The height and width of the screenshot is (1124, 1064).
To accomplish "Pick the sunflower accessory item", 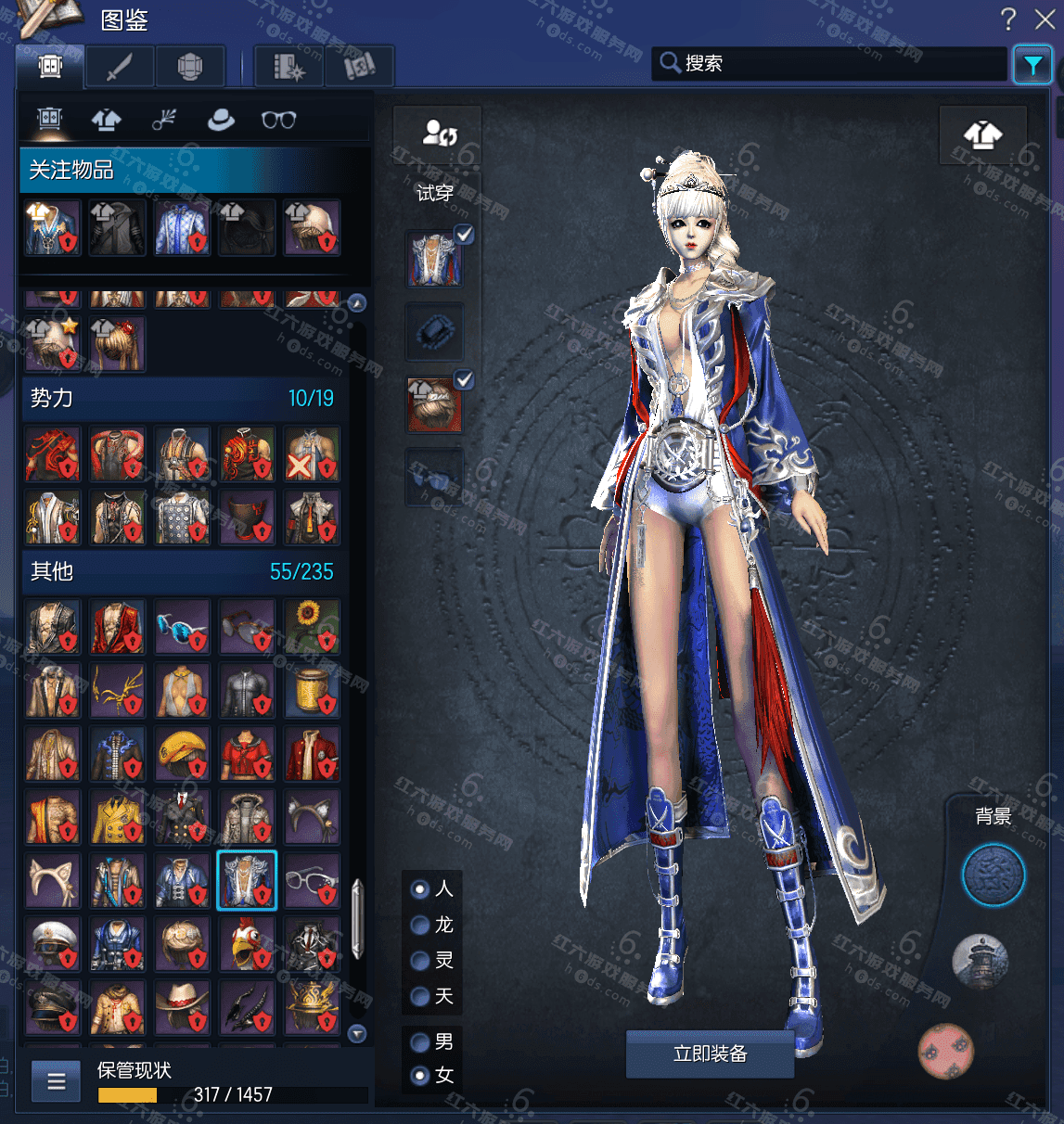I will pyautogui.click(x=312, y=627).
